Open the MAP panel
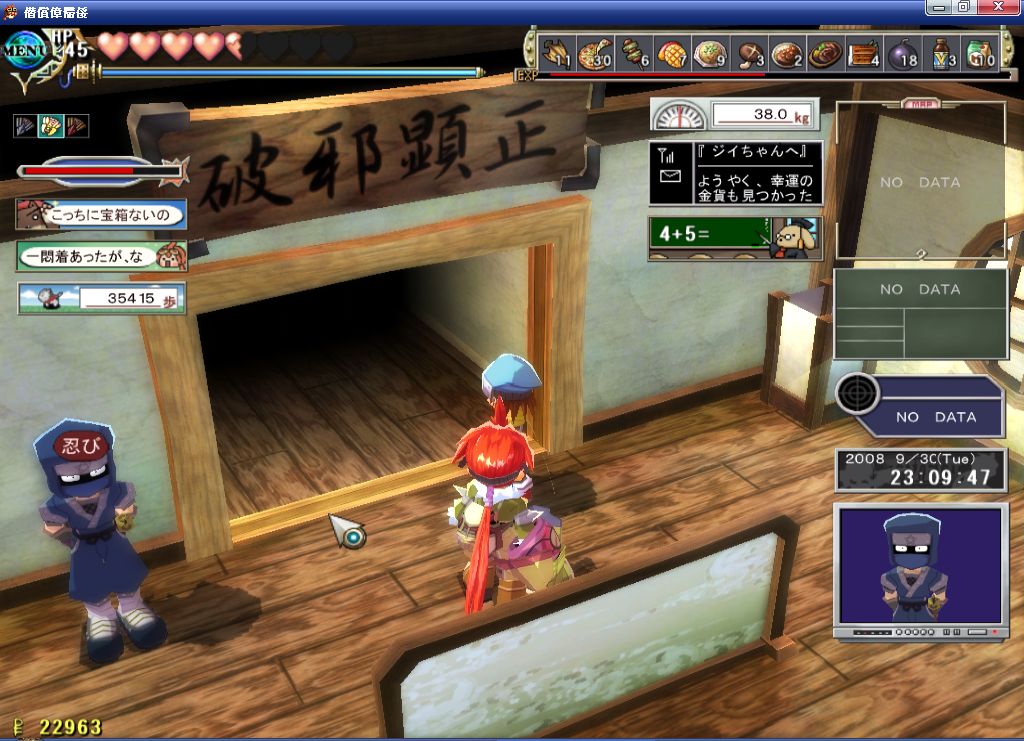 pyautogui.click(x=921, y=182)
